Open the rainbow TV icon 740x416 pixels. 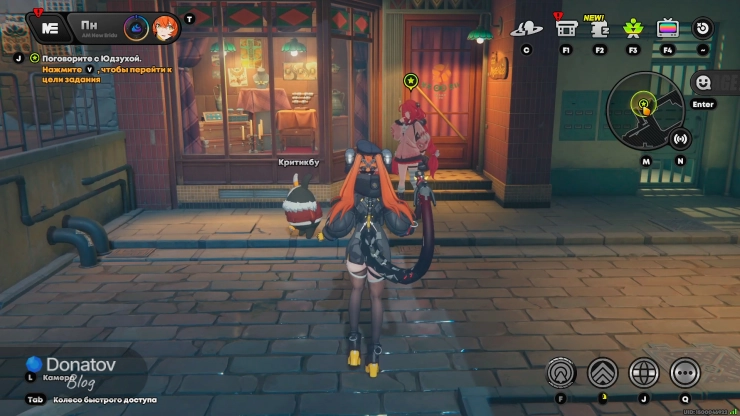[667, 28]
